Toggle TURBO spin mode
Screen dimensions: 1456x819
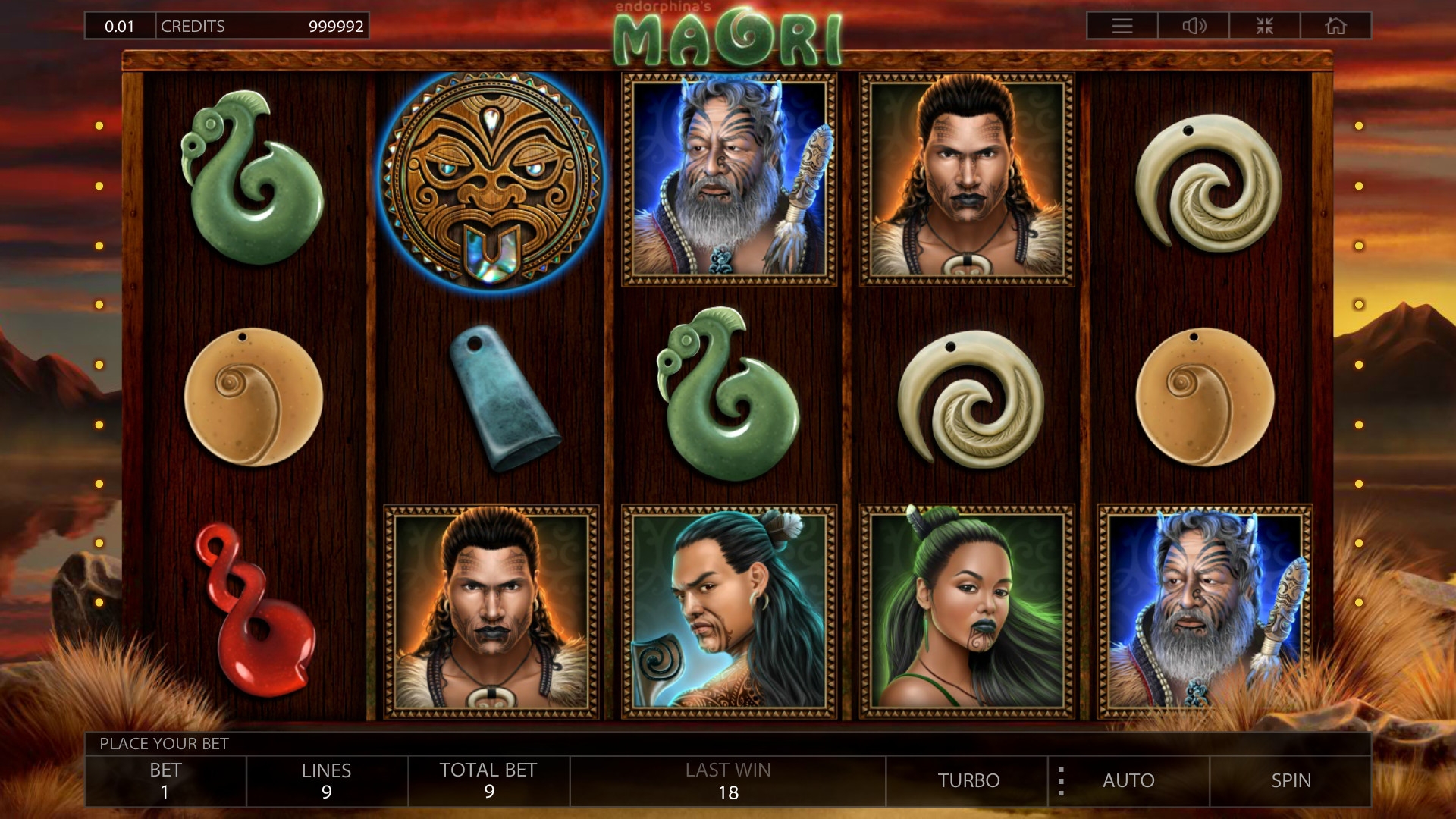pyautogui.click(x=968, y=780)
